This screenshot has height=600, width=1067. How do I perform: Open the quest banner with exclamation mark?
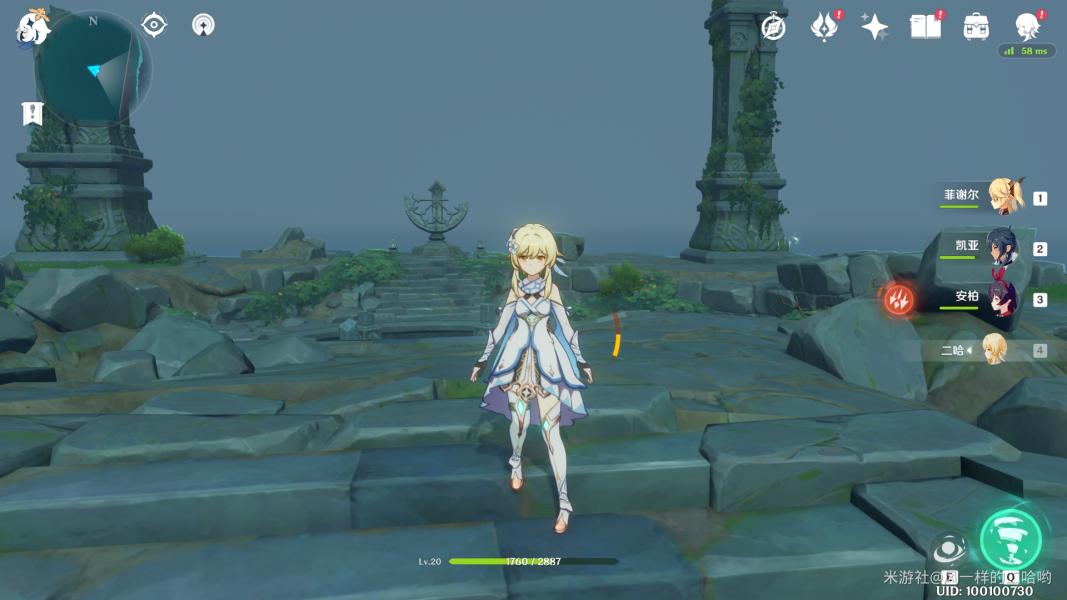click(32, 113)
